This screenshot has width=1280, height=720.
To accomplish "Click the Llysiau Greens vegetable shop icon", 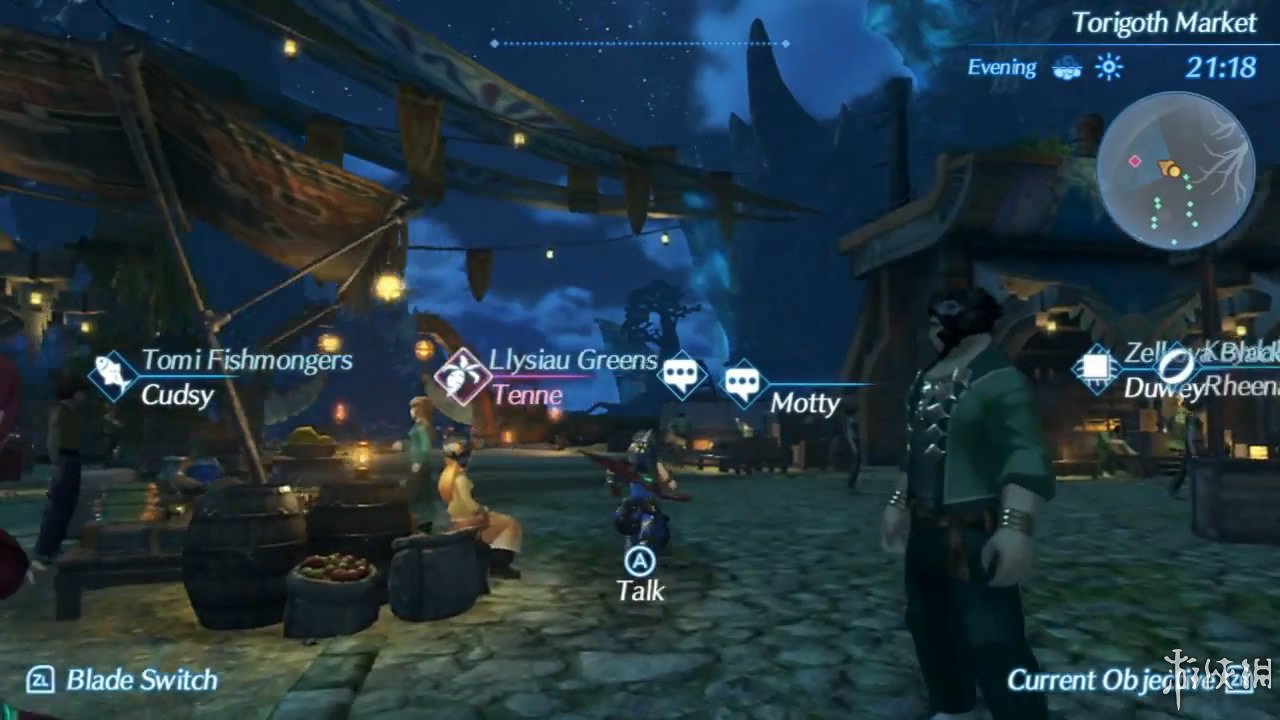I will tap(462, 377).
